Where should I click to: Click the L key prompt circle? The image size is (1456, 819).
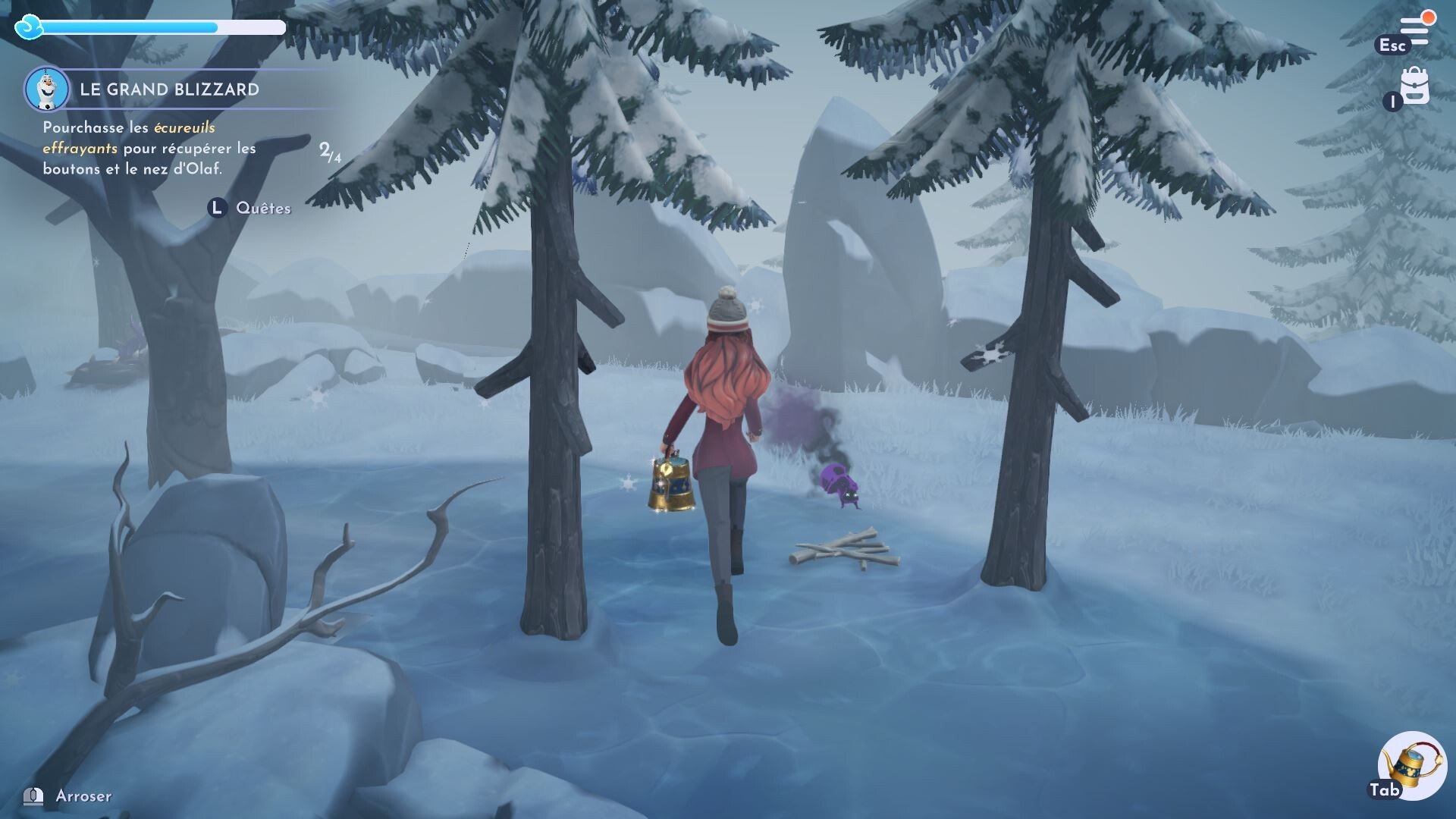216,206
